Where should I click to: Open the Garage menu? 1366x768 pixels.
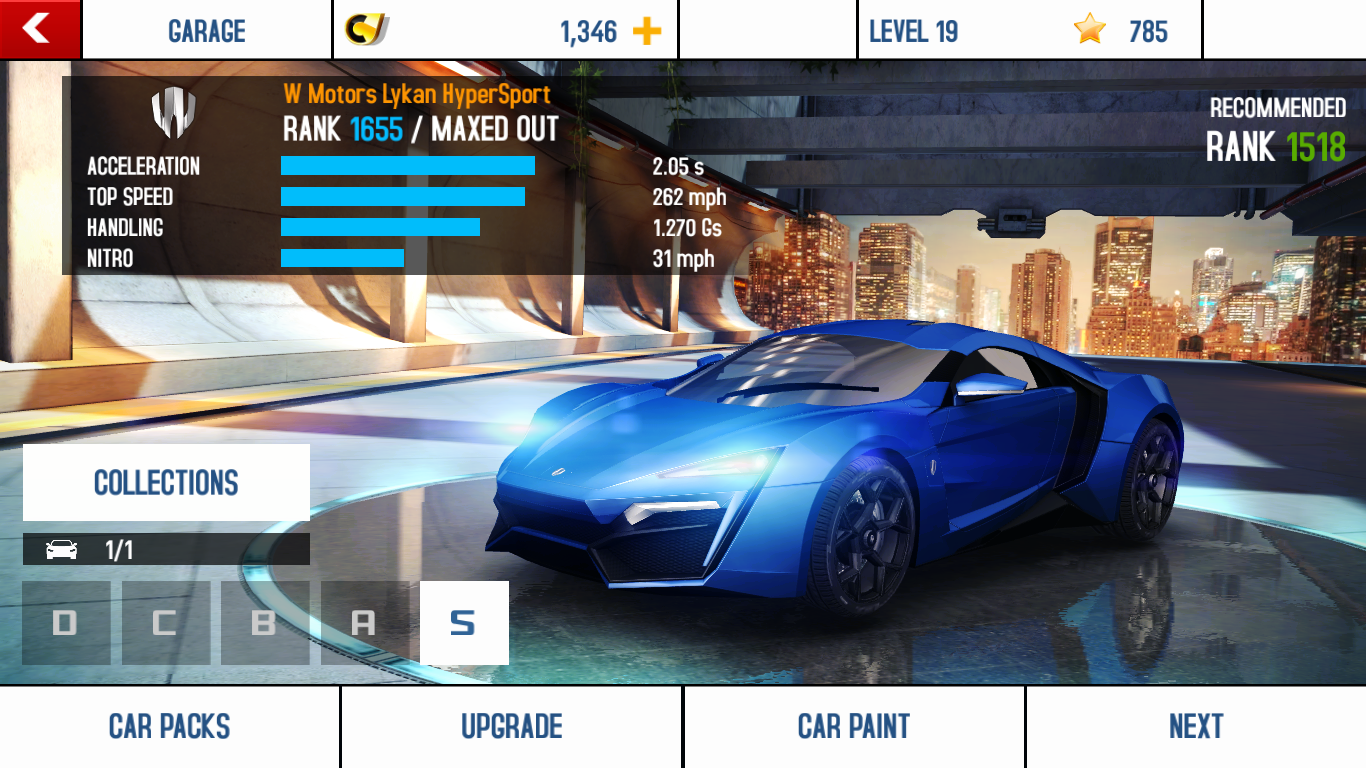point(206,31)
